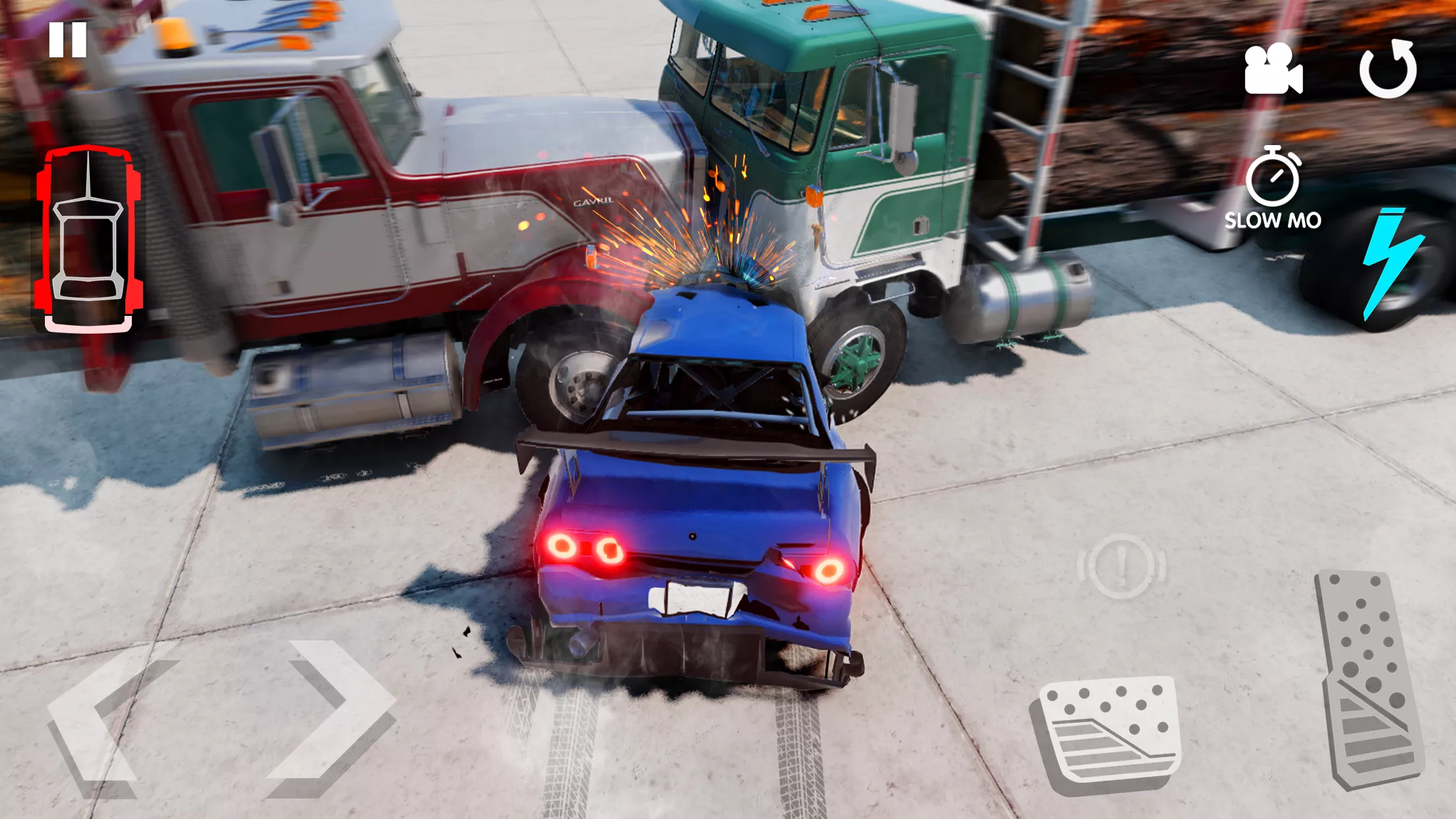The height and width of the screenshot is (819, 1456).
Task: Pause the game with the pause button
Action: coord(67,40)
